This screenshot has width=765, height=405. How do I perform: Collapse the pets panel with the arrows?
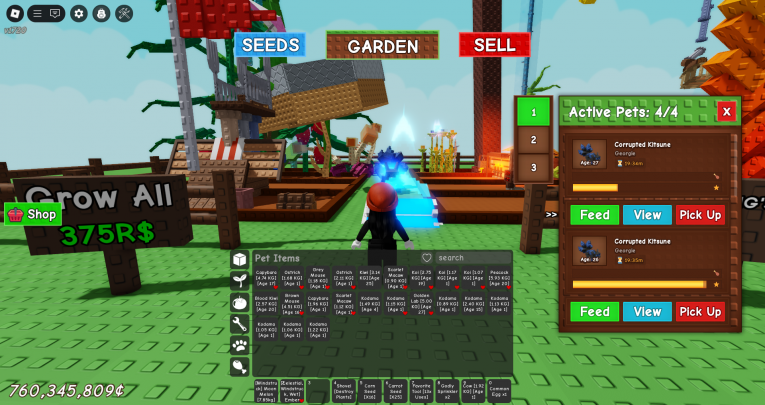(x=551, y=214)
